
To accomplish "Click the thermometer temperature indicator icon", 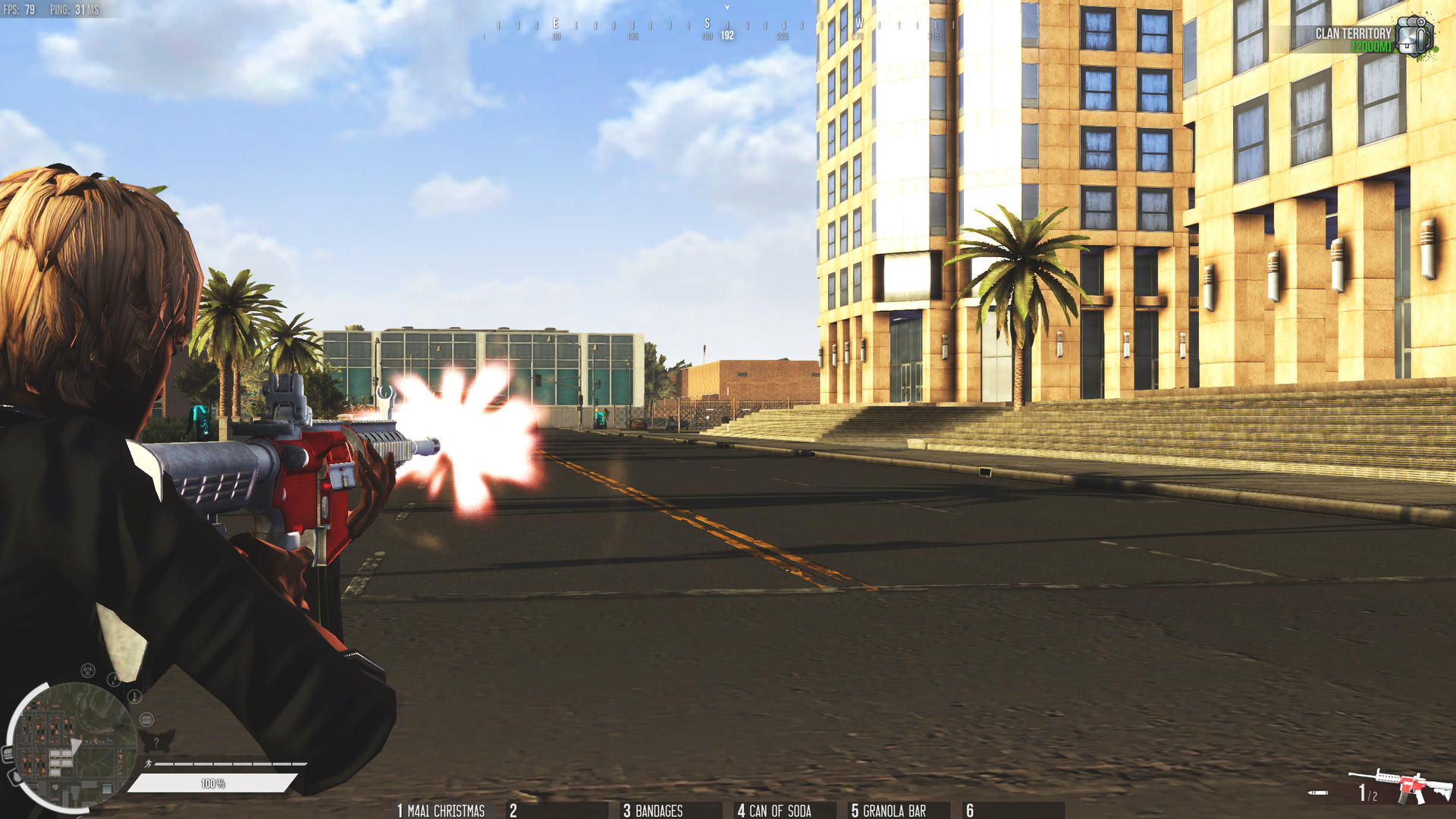I will point(134,696).
